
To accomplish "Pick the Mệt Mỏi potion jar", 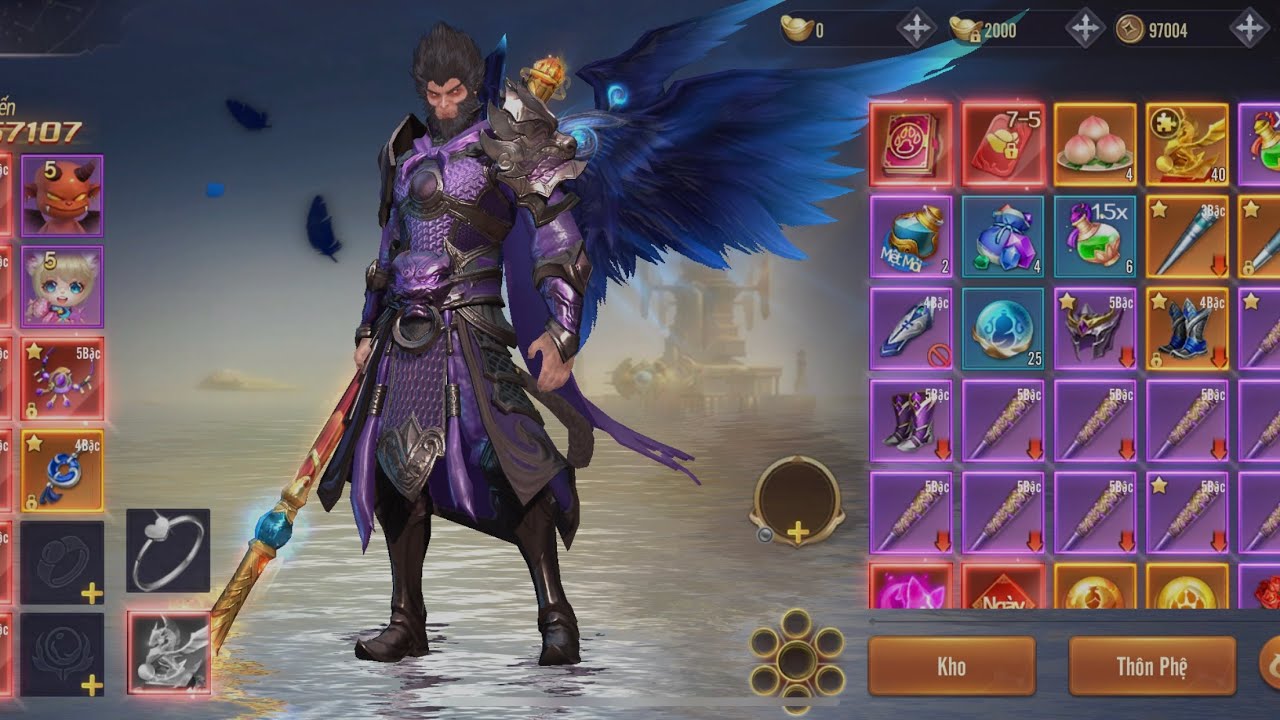I will tap(910, 236).
